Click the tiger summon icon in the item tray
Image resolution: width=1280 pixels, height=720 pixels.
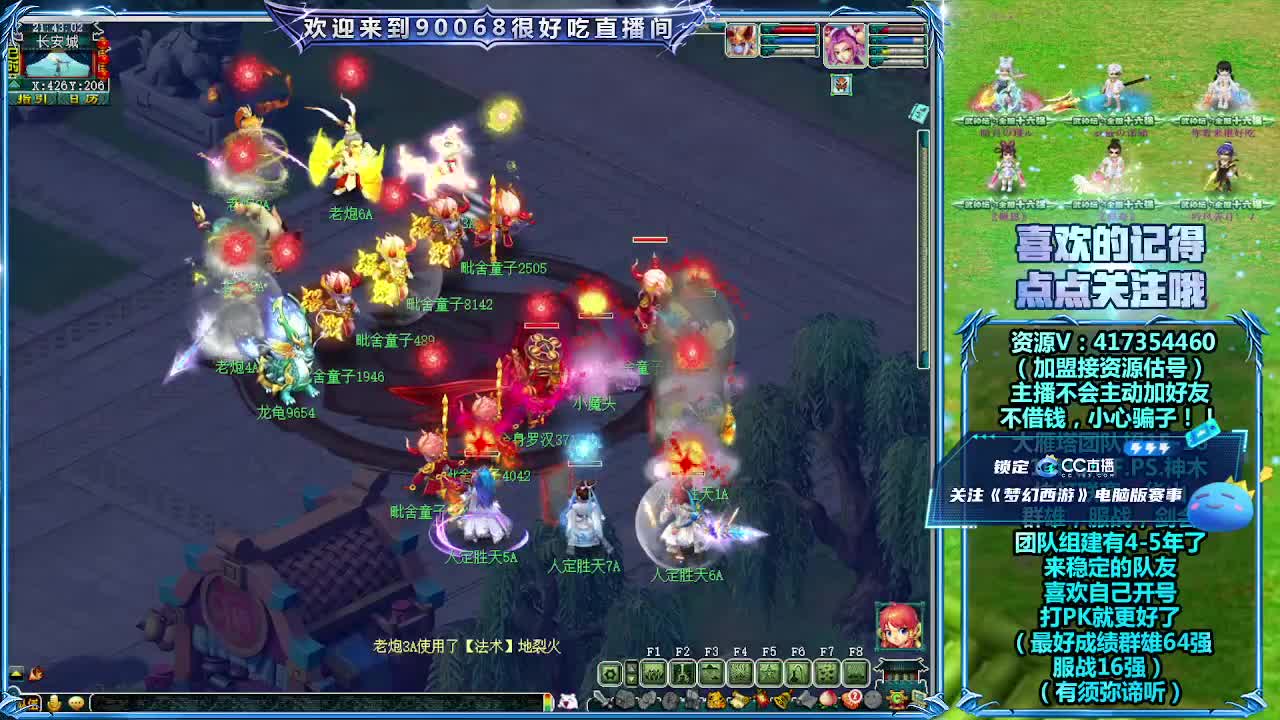pos(716,698)
